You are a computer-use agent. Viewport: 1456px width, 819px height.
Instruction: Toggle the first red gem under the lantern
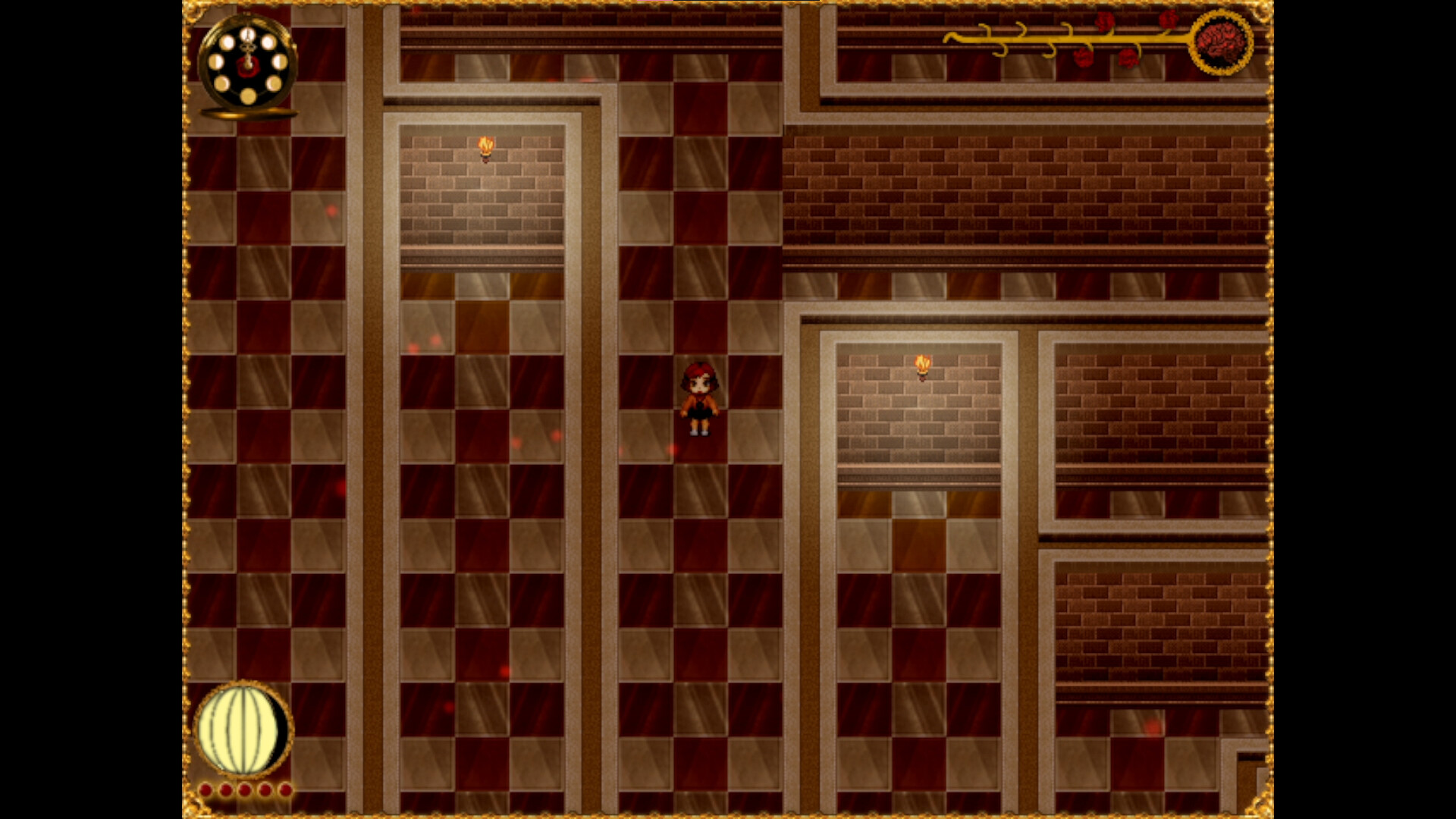206,789
